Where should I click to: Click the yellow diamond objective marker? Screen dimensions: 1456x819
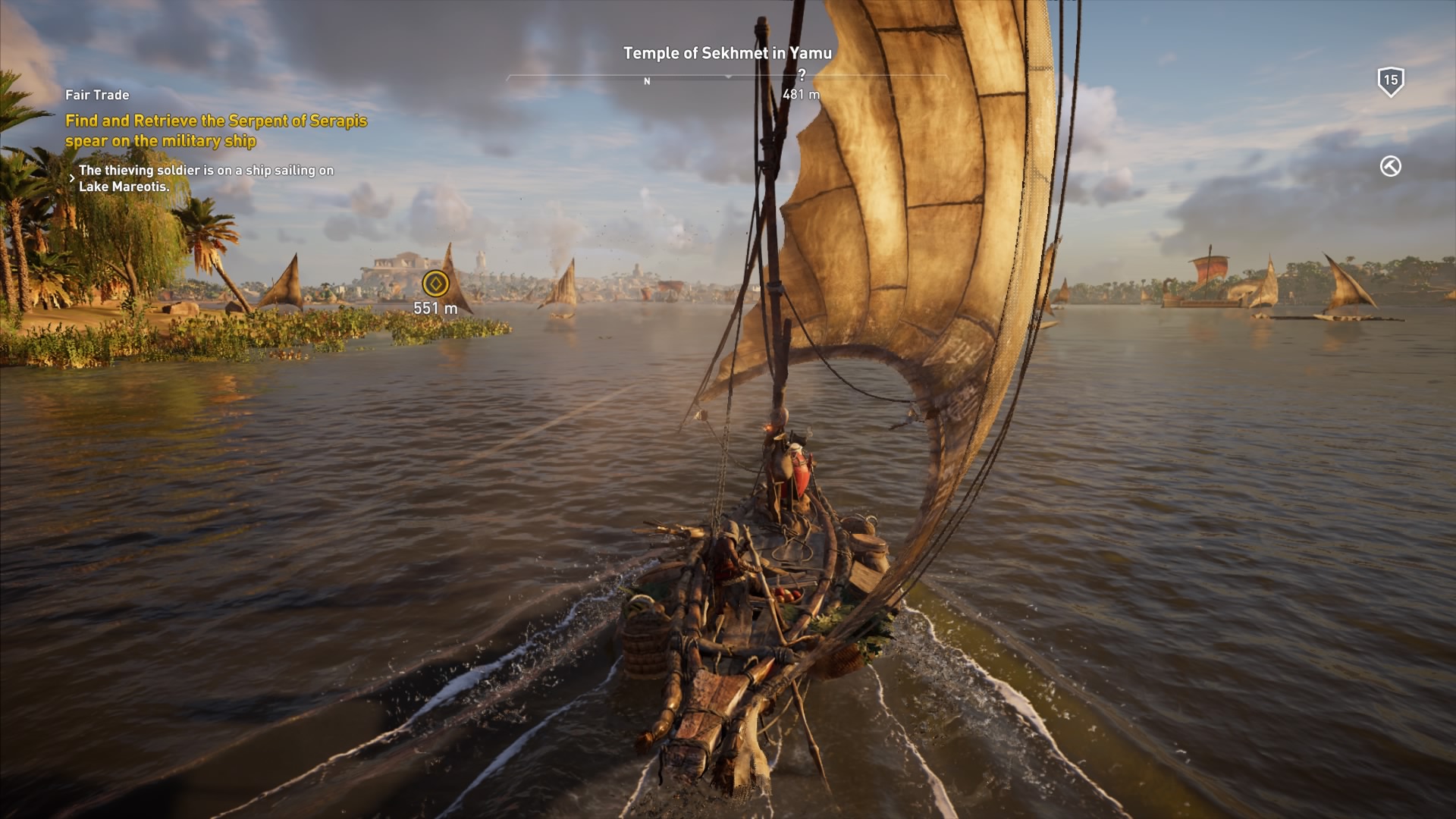click(436, 282)
